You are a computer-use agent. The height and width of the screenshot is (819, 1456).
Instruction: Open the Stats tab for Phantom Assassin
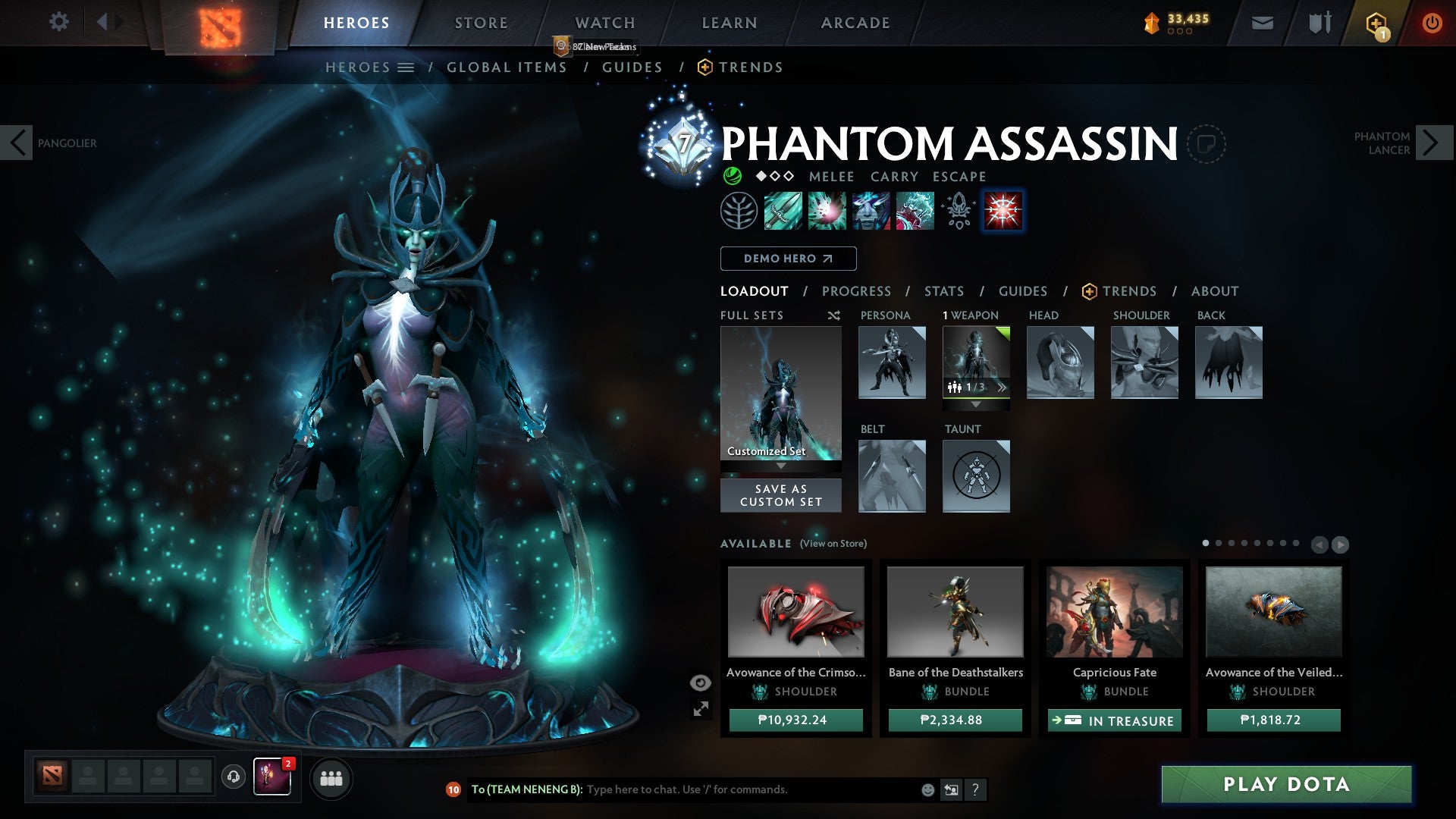943,290
